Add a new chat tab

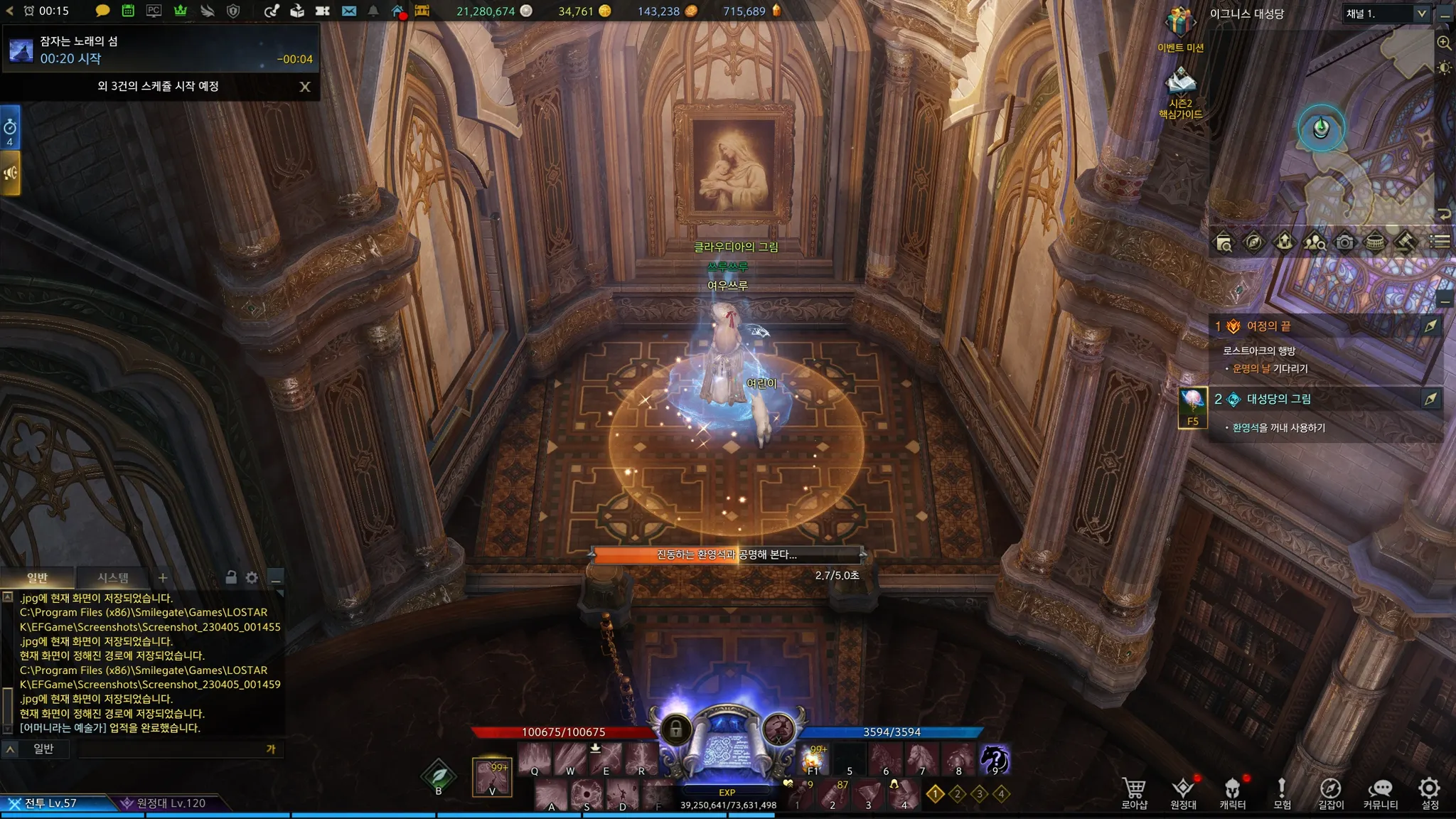pos(163,578)
